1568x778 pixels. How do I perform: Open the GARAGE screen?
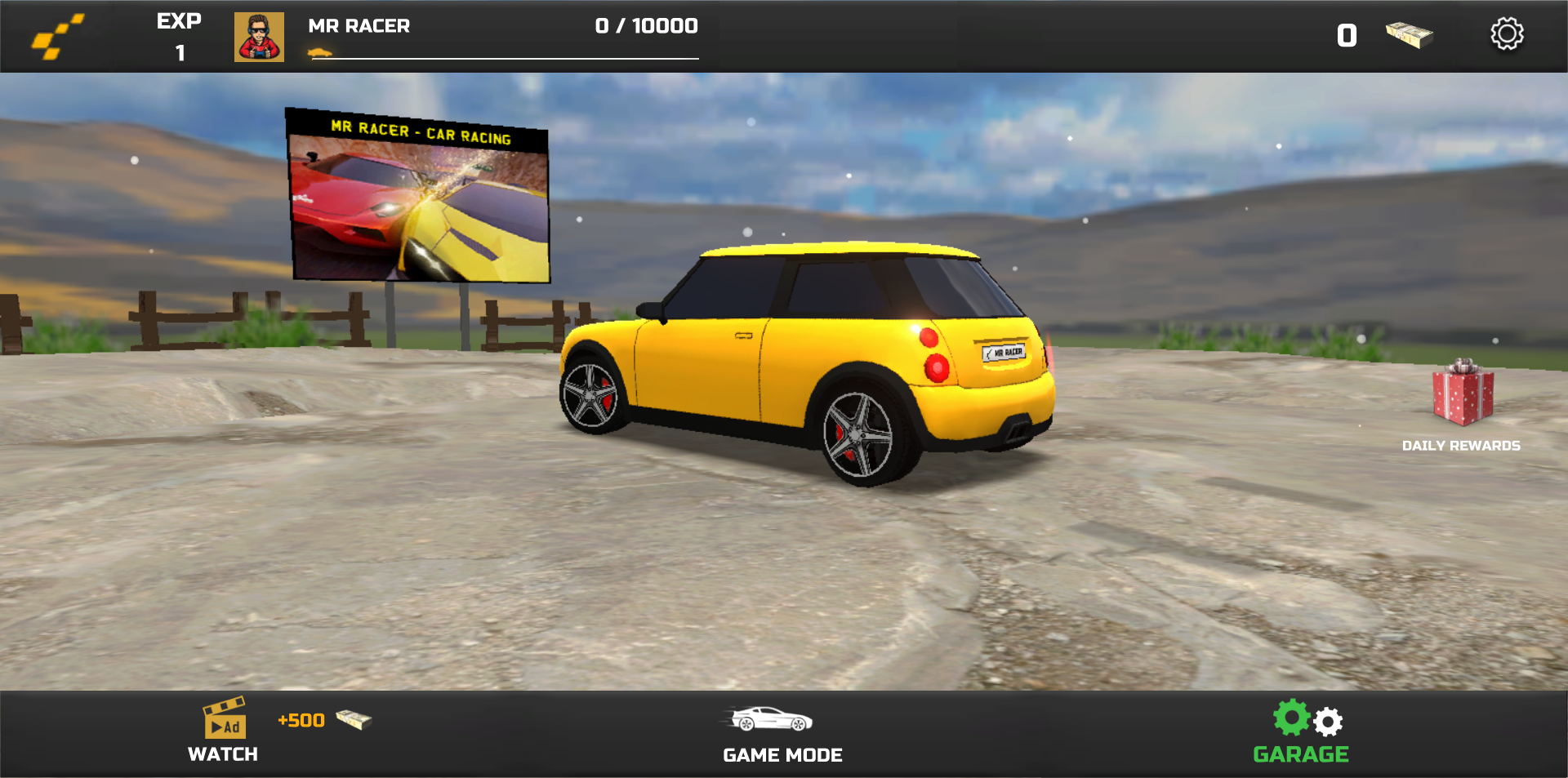[1302, 754]
